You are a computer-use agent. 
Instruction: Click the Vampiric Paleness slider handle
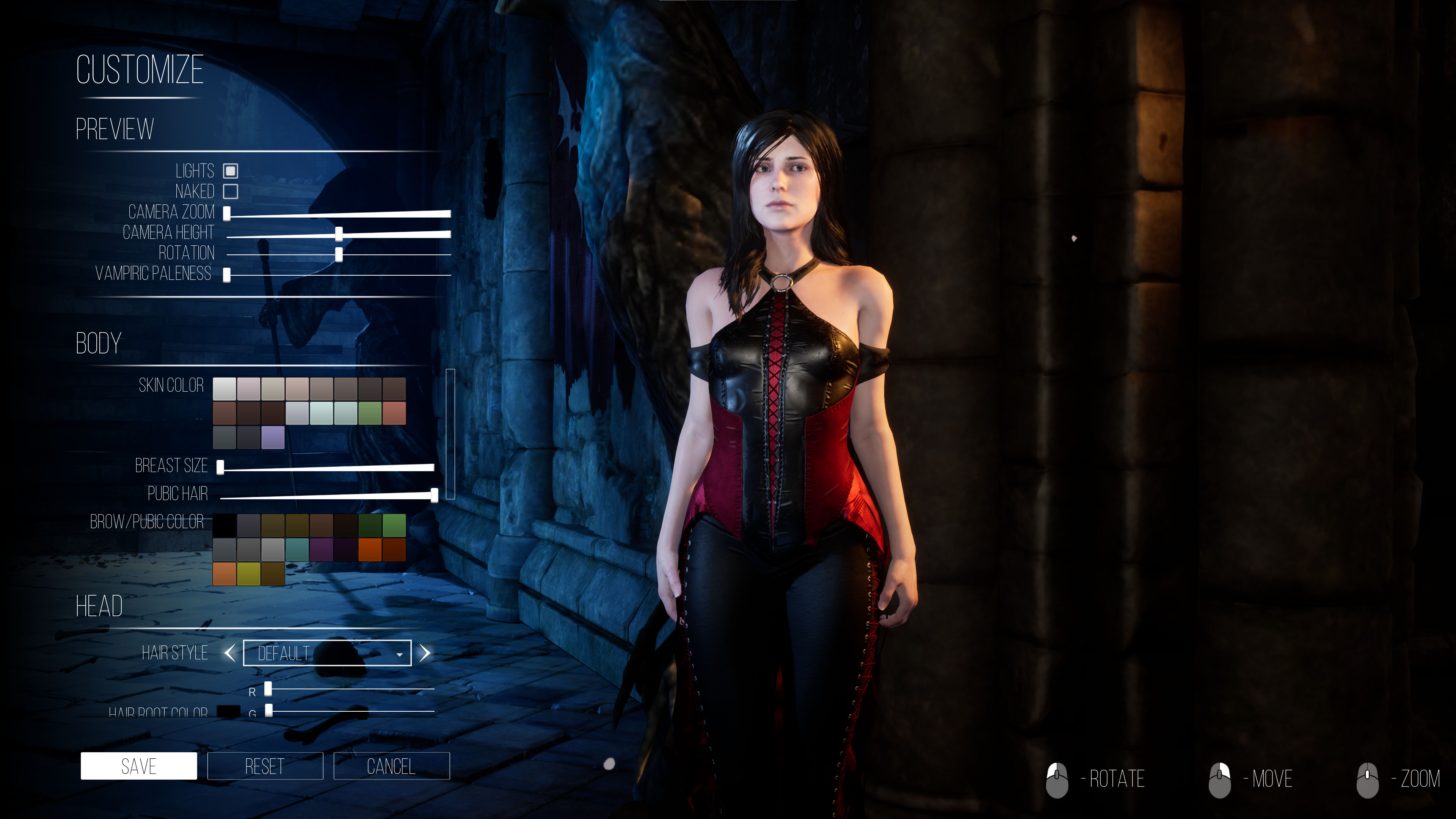click(227, 275)
